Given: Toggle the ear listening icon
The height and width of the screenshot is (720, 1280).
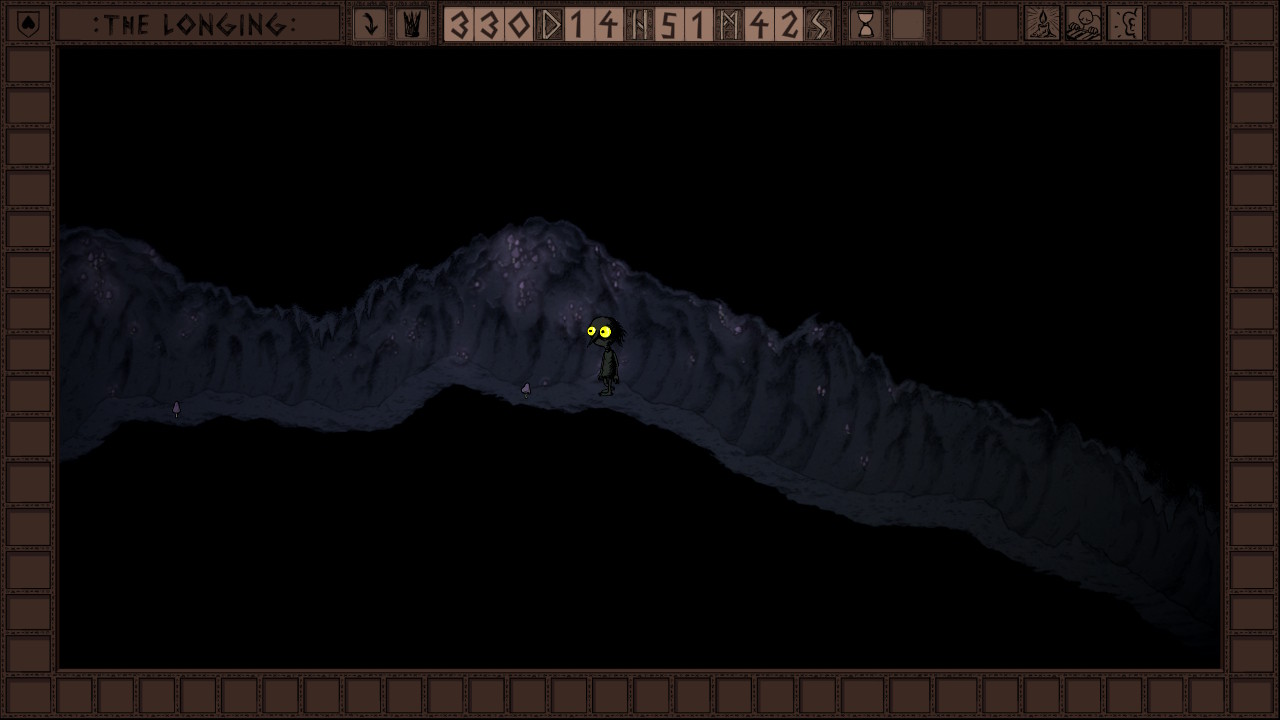Looking at the screenshot, I should (1125, 24).
